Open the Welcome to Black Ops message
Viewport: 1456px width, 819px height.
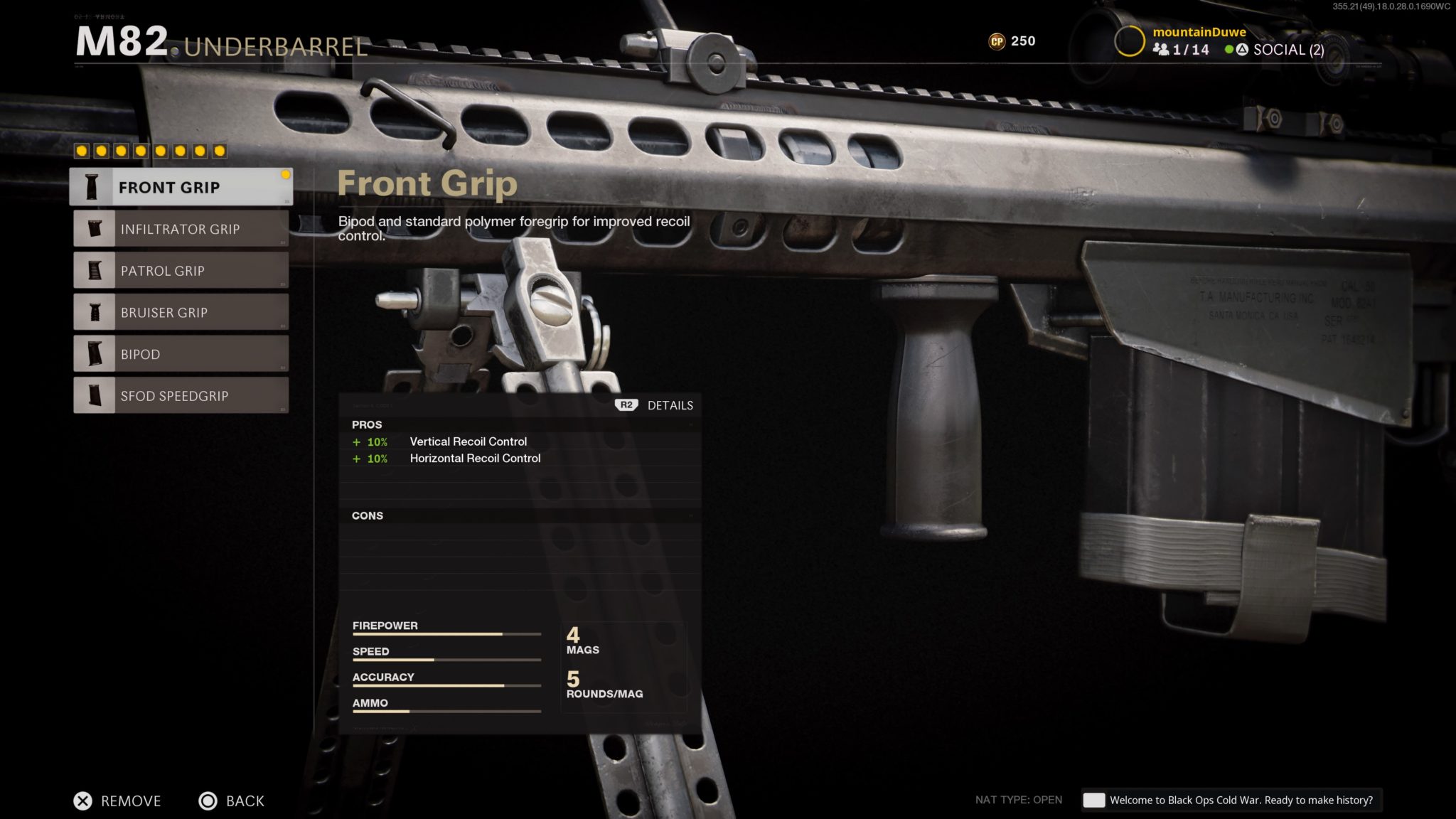pyautogui.click(x=1232, y=800)
